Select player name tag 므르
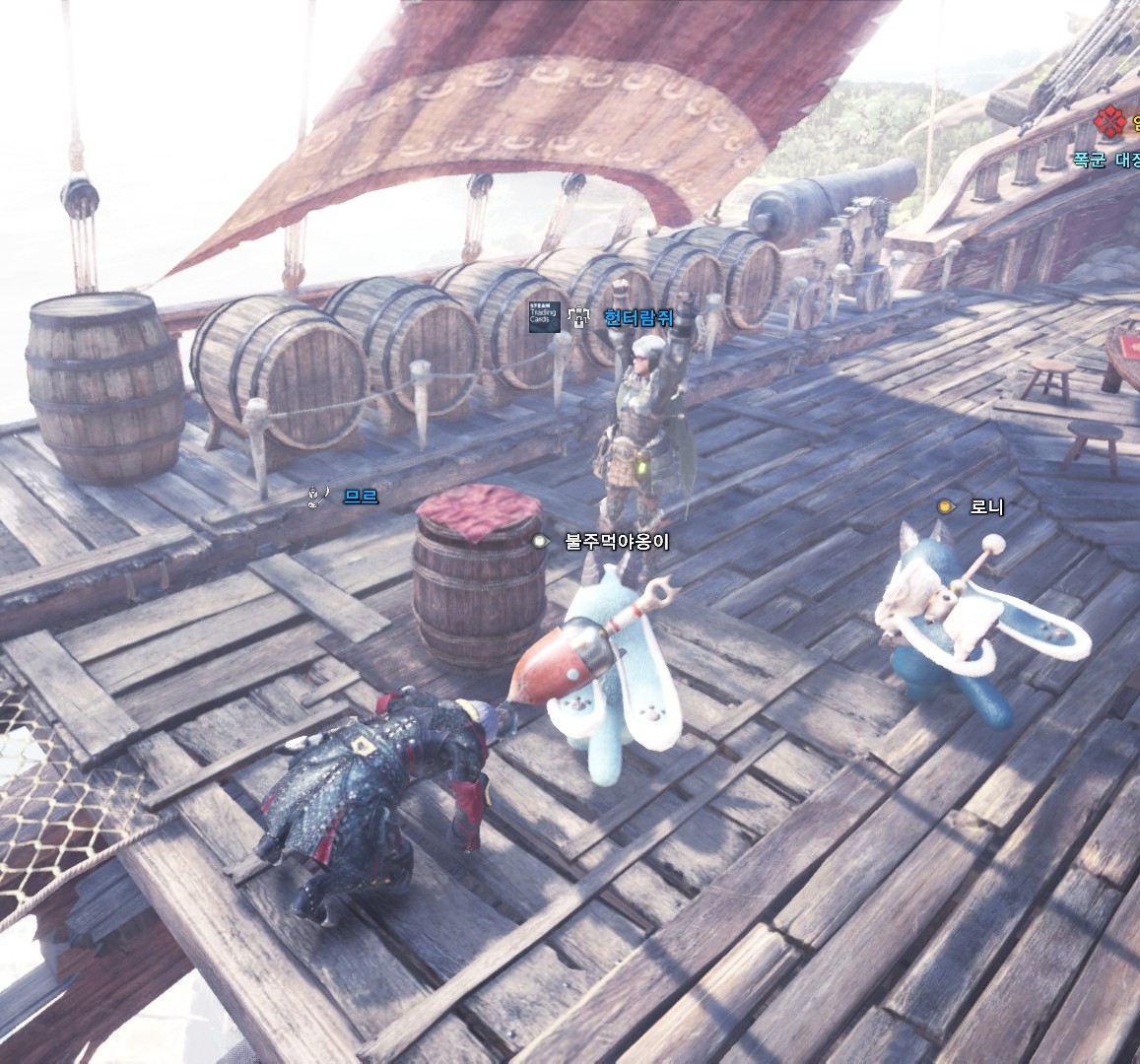Image resolution: width=1140 pixels, height=1064 pixels. click(361, 497)
